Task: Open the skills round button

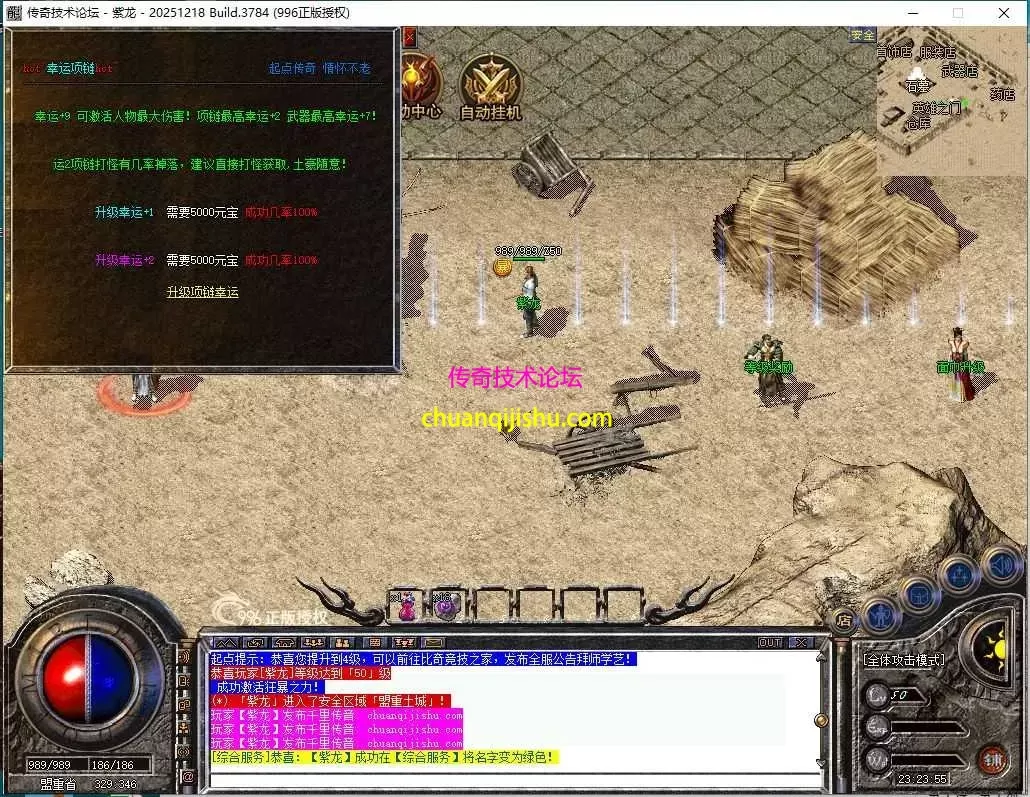Action: pyautogui.click(x=960, y=574)
